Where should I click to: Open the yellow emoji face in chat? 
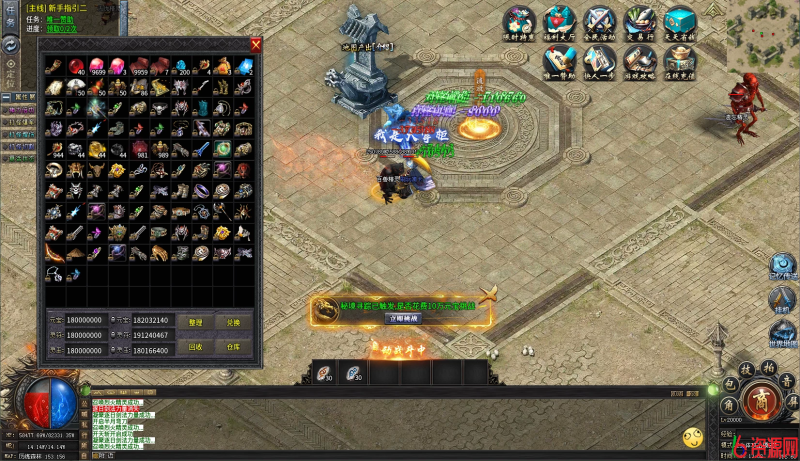pyautogui.click(x=692, y=437)
